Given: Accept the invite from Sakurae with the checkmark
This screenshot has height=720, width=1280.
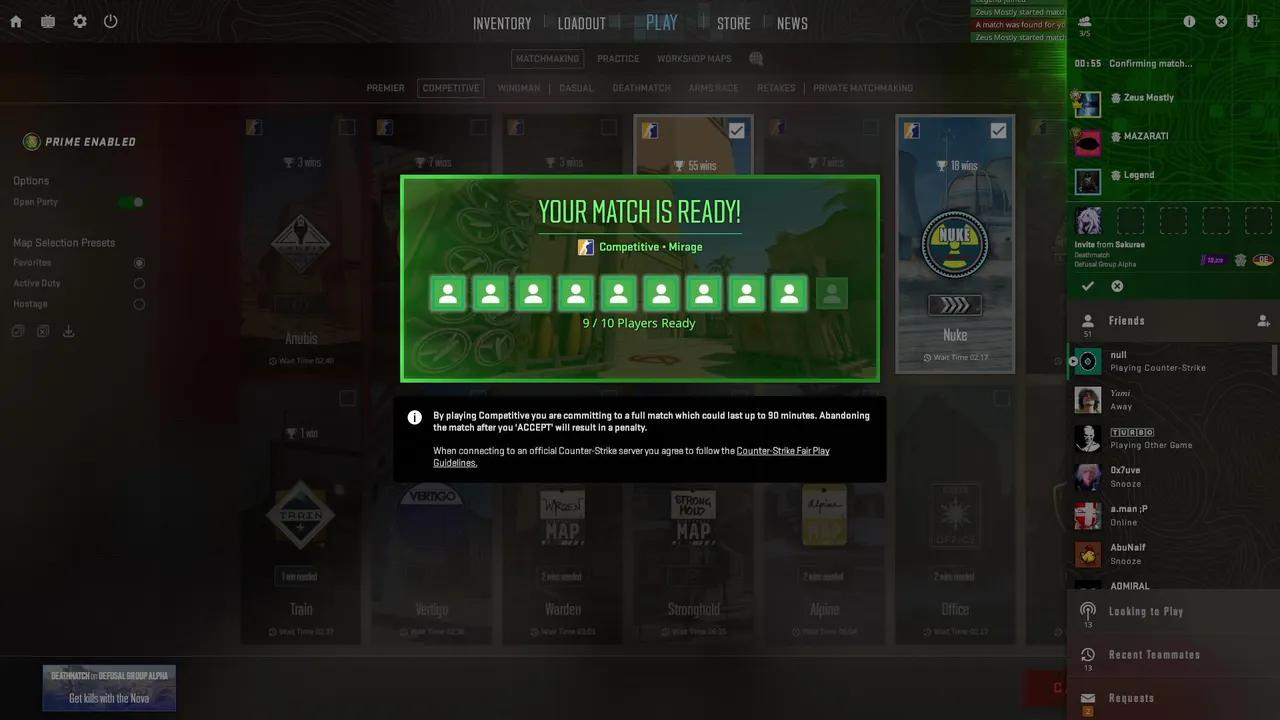Looking at the screenshot, I should tap(1088, 286).
